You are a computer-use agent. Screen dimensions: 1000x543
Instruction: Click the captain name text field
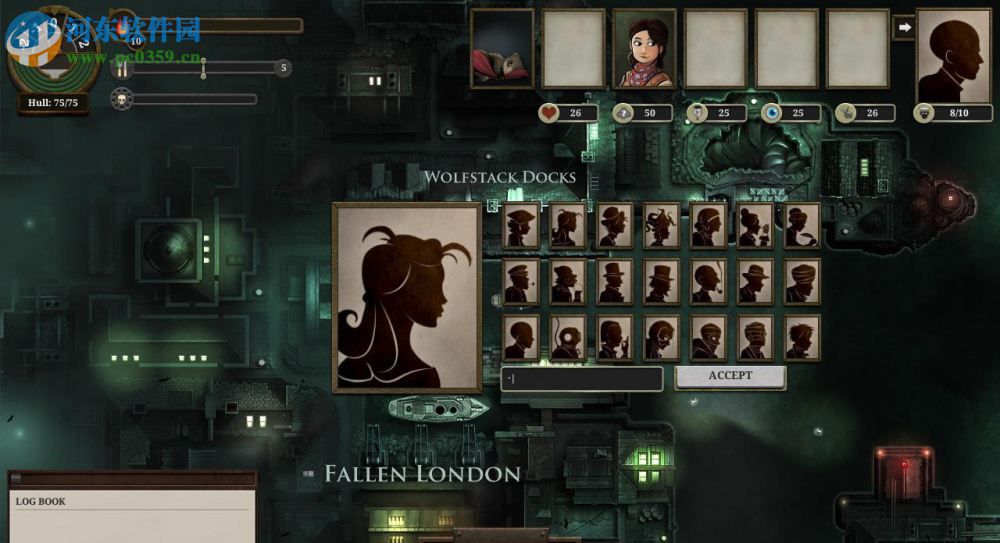(581, 379)
